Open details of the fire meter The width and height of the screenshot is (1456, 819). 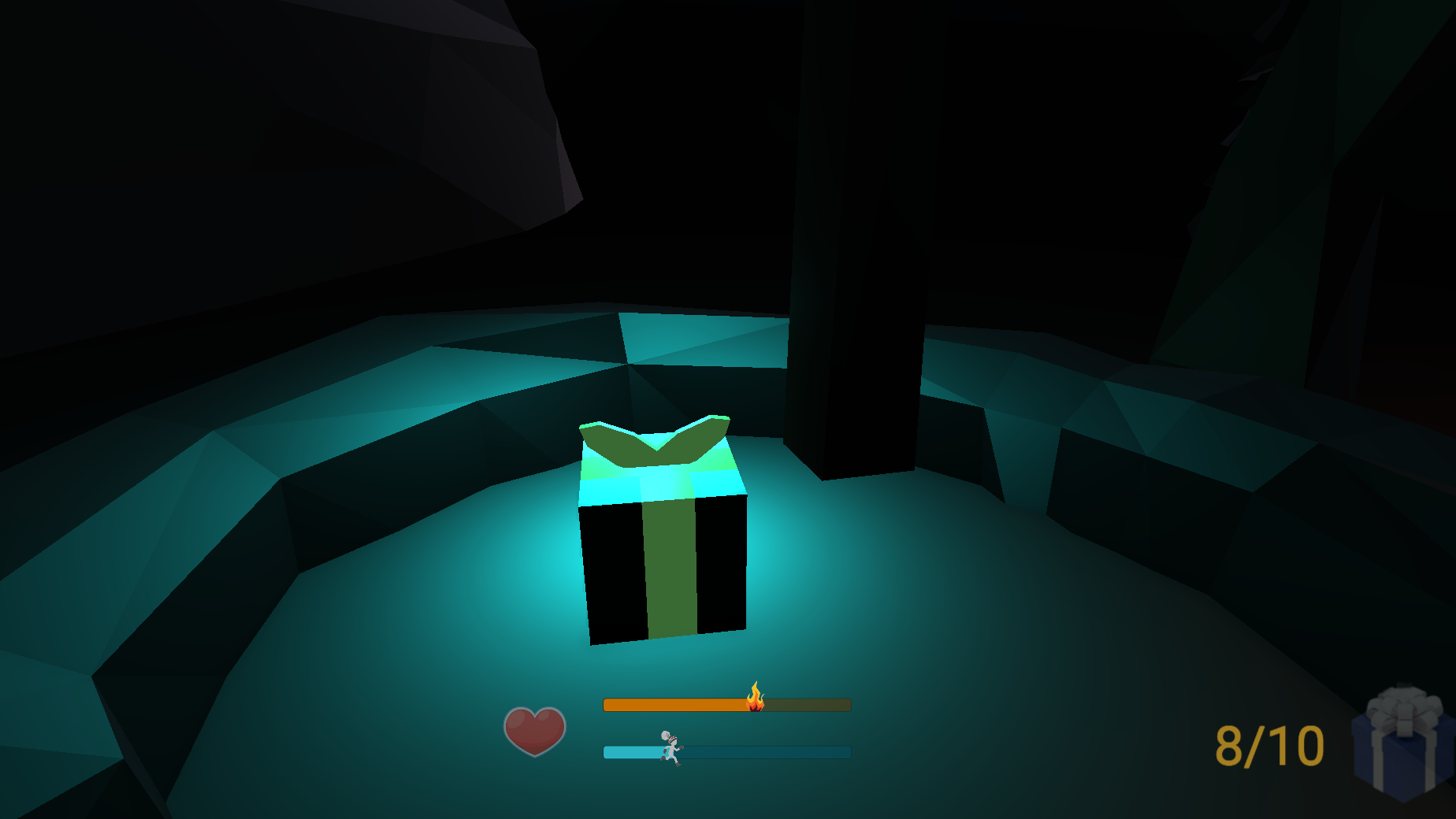725,705
